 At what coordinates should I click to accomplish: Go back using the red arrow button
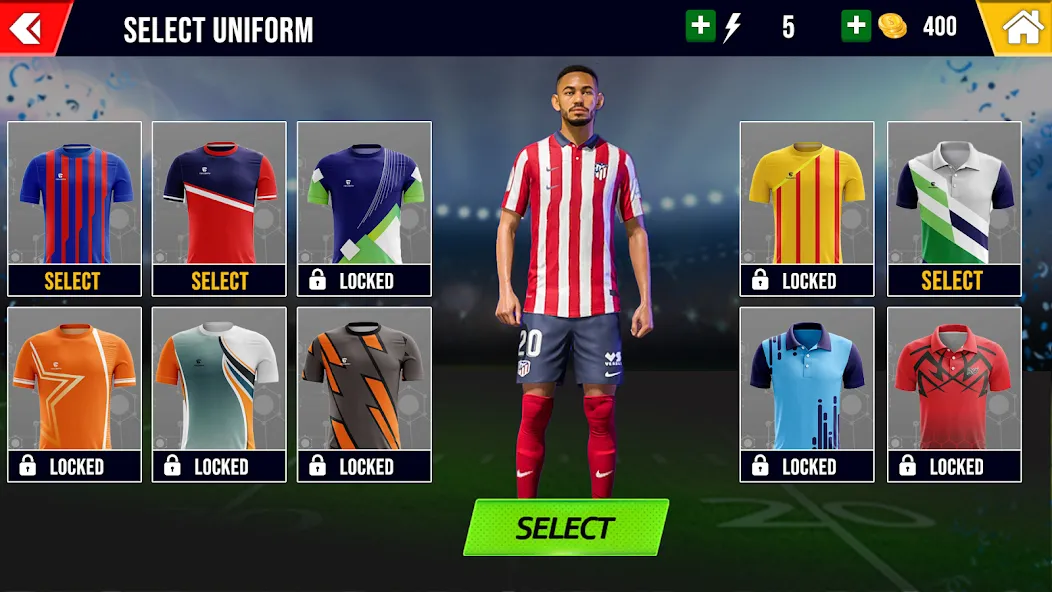(27, 28)
